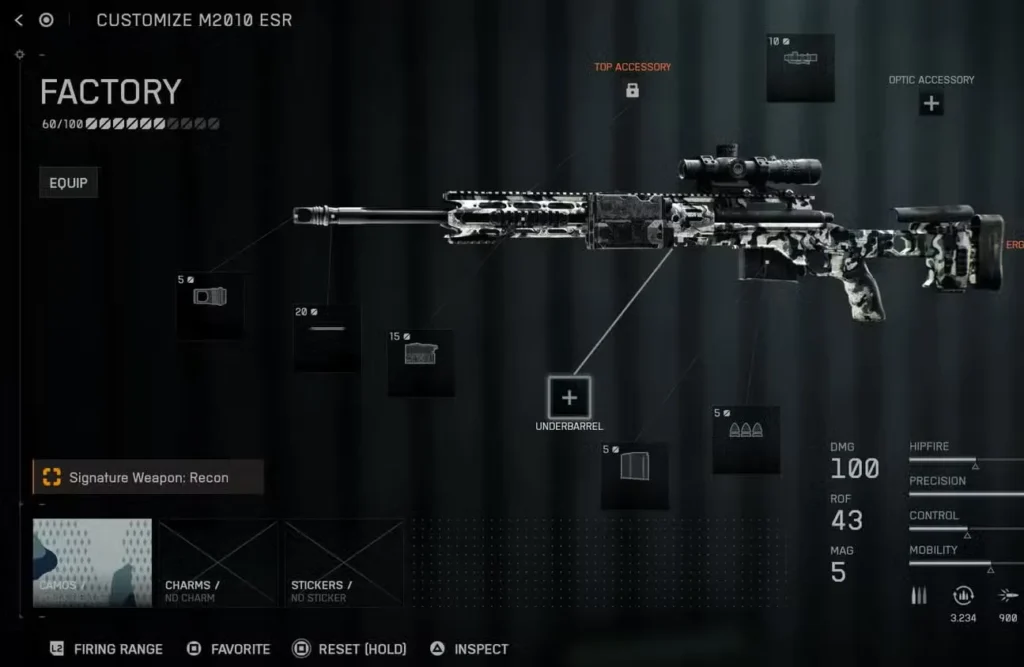Add an optic accessory
Image resolution: width=1024 pixels, height=667 pixels.
(931, 103)
